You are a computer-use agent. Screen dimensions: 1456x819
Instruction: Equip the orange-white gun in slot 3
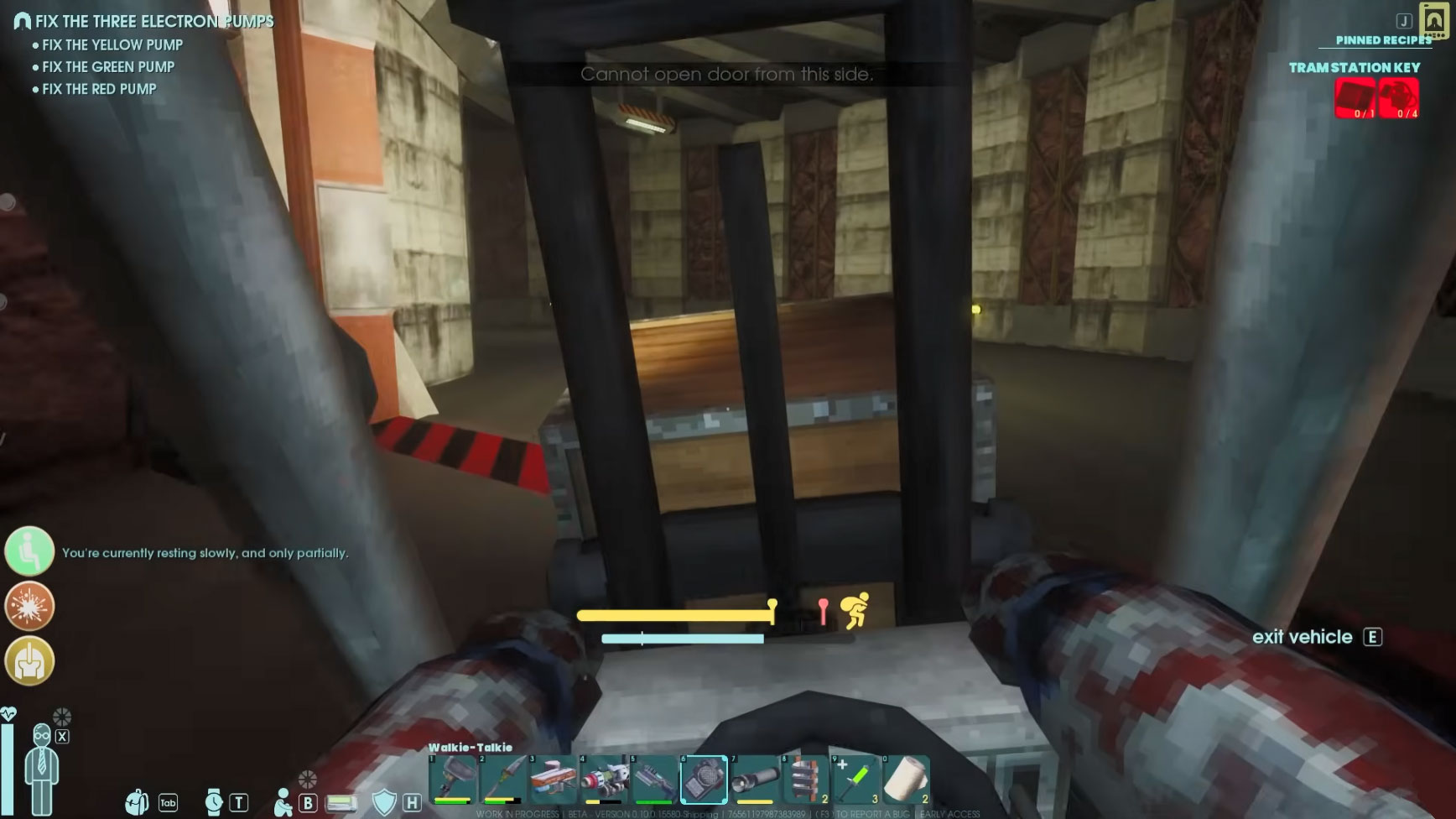553,779
